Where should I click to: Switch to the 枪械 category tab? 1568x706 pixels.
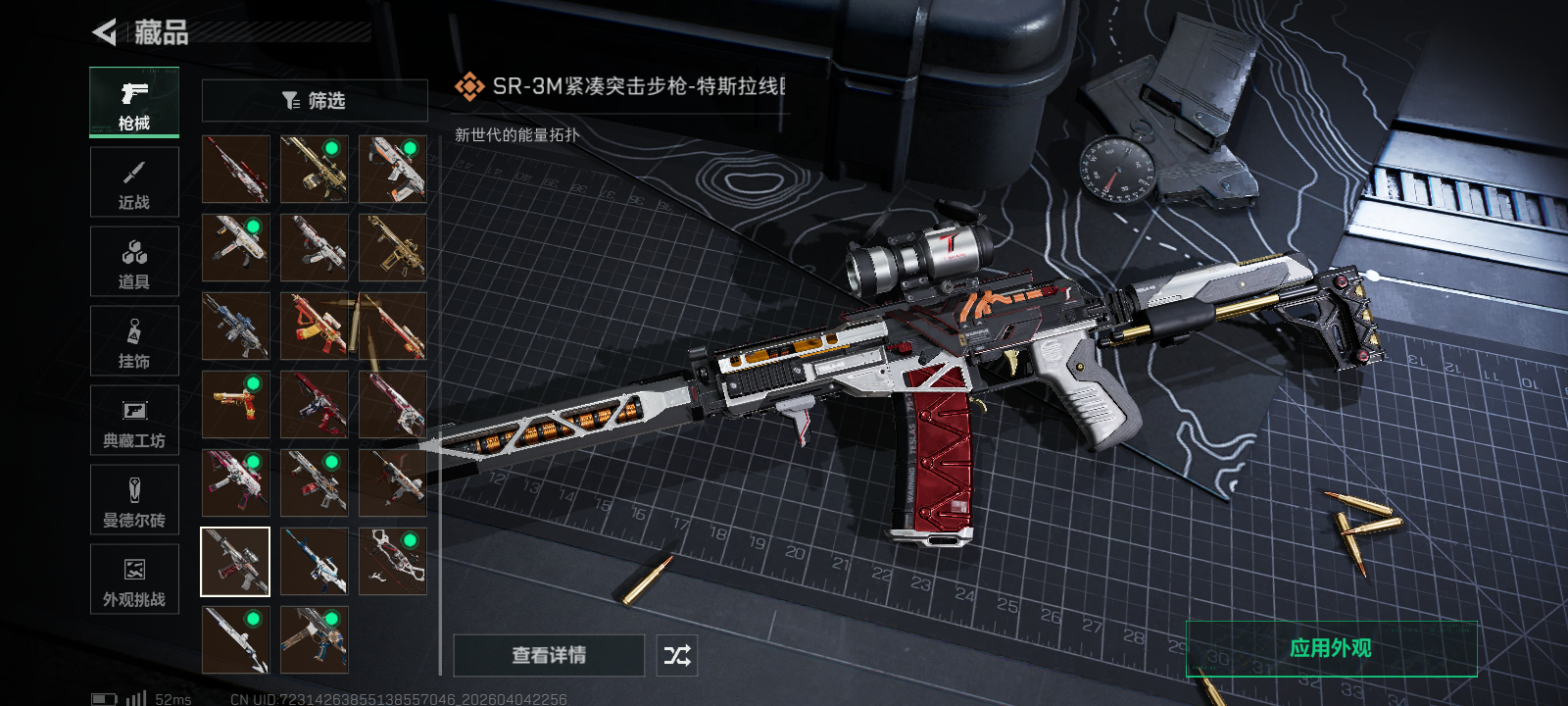[134, 102]
